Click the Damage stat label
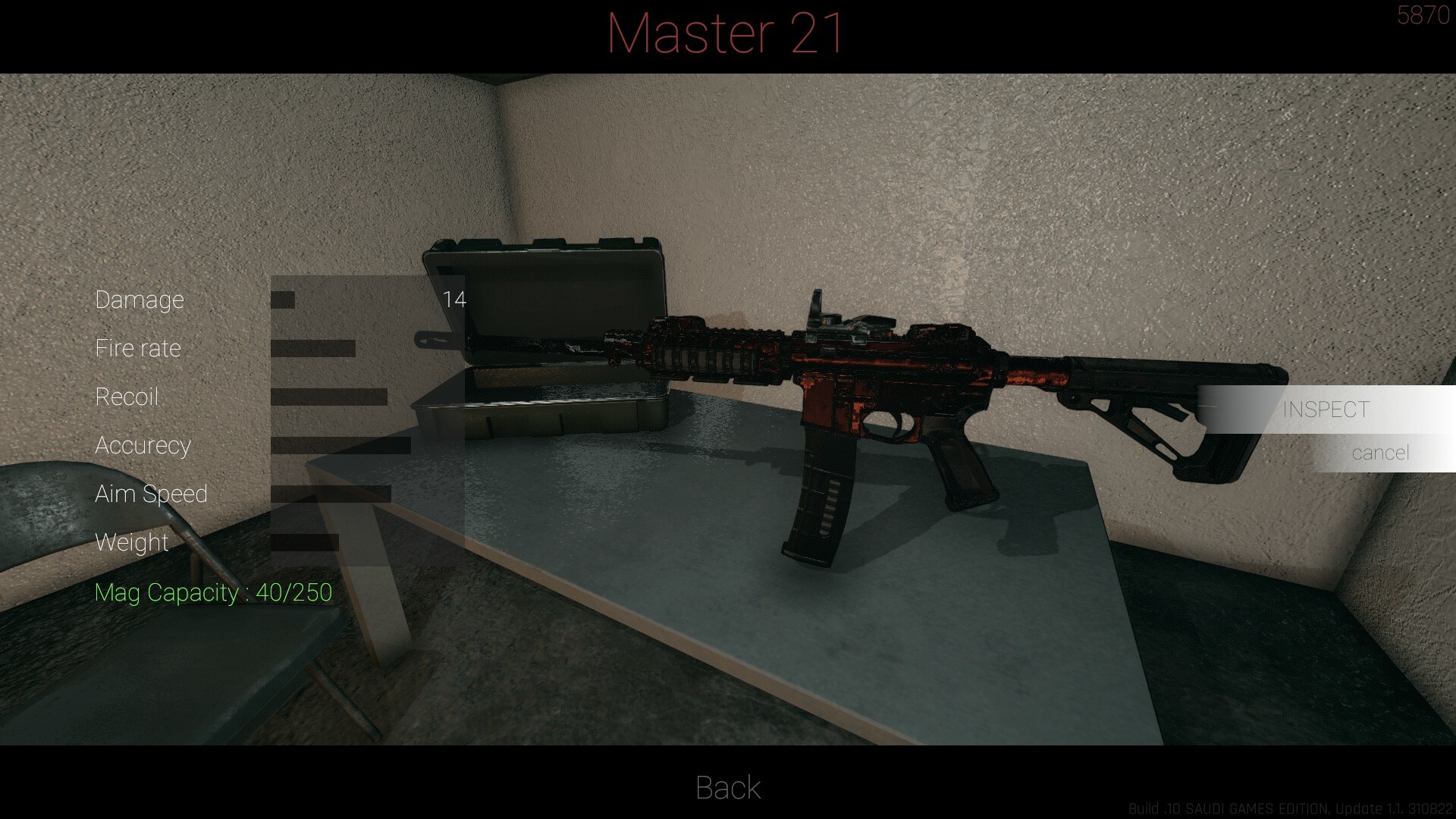This screenshot has height=819, width=1456. coord(140,299)
